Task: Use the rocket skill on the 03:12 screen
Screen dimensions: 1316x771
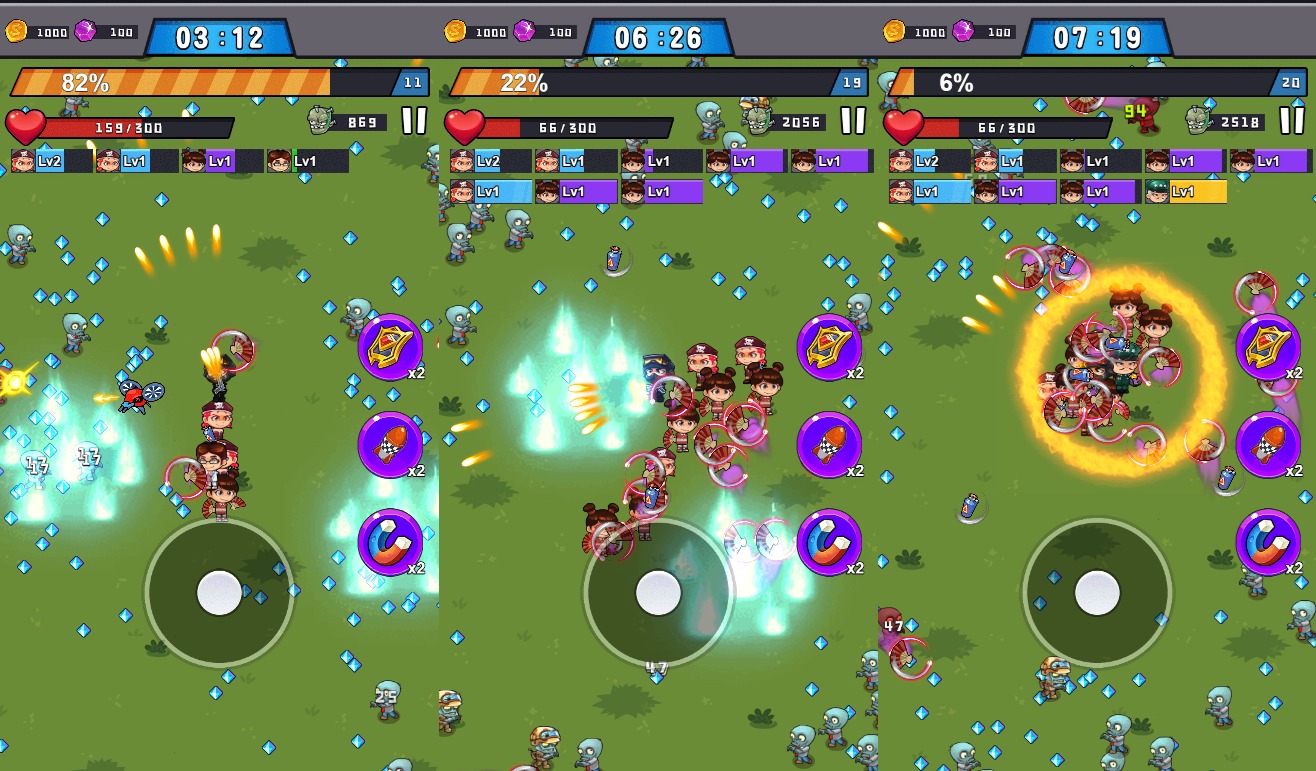Action: [390, 444]
